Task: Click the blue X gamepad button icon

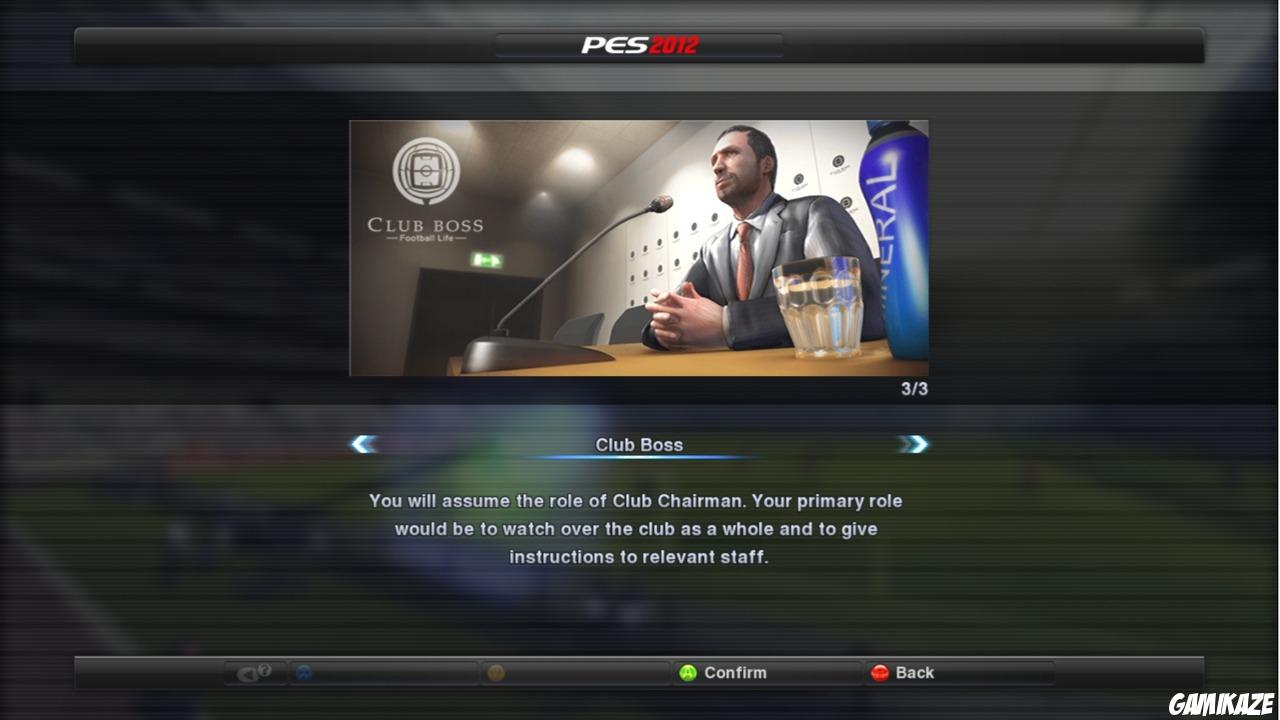Action: tap(303, 673)
